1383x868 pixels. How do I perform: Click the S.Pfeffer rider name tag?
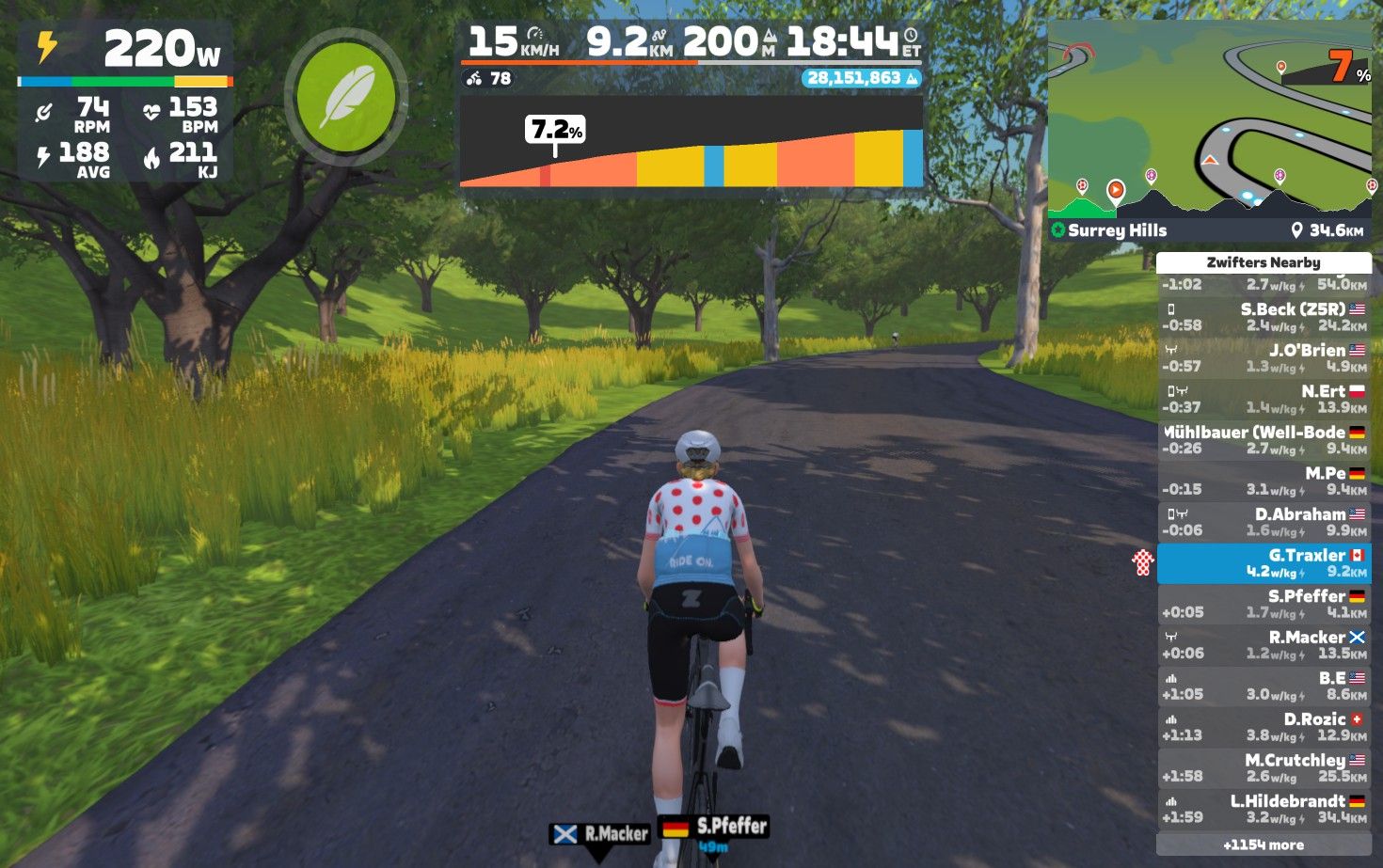pyautogui.click(x=715, y=828)
